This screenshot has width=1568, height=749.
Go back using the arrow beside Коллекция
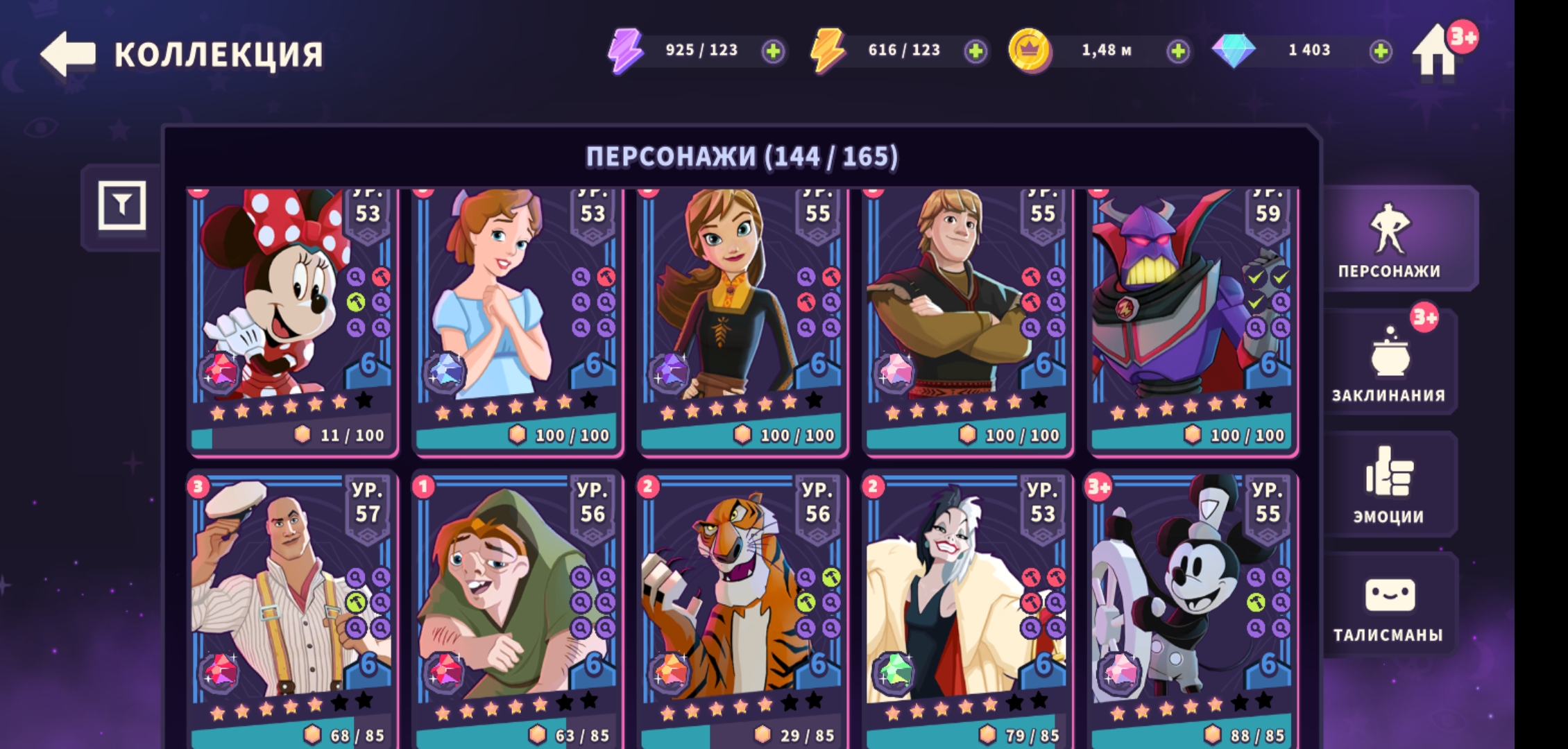click(x=68, y=53)
